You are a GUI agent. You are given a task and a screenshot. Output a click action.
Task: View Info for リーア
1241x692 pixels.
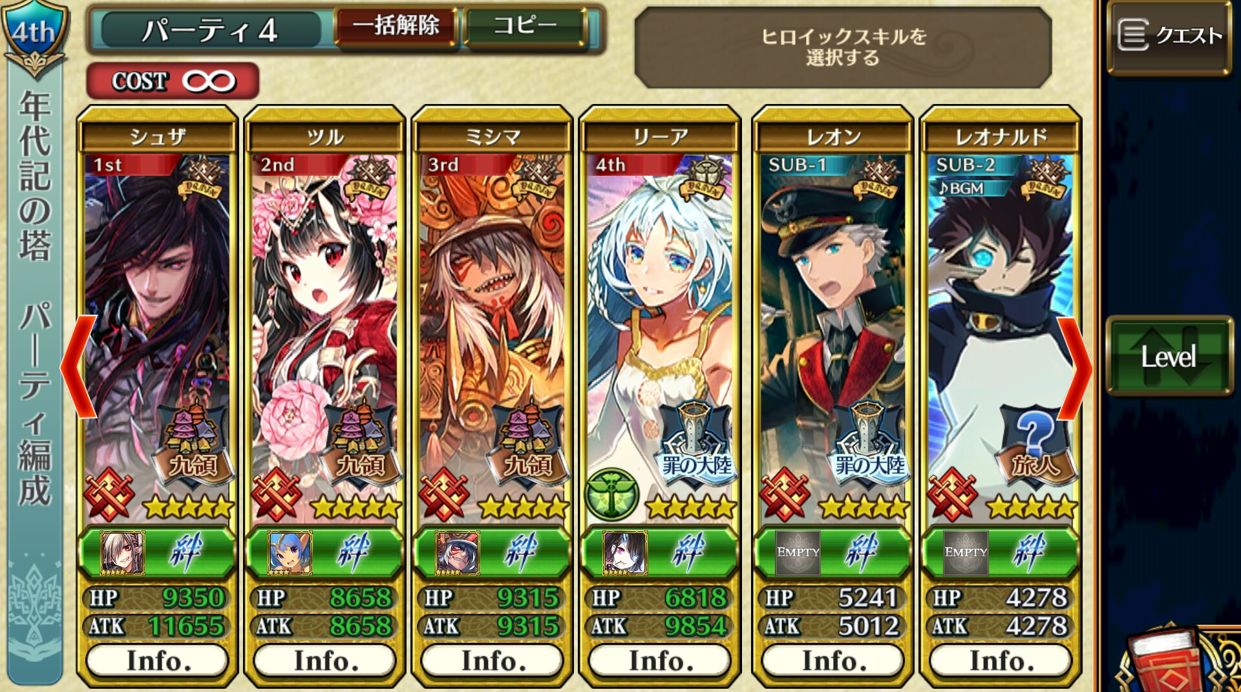(660, 661)
